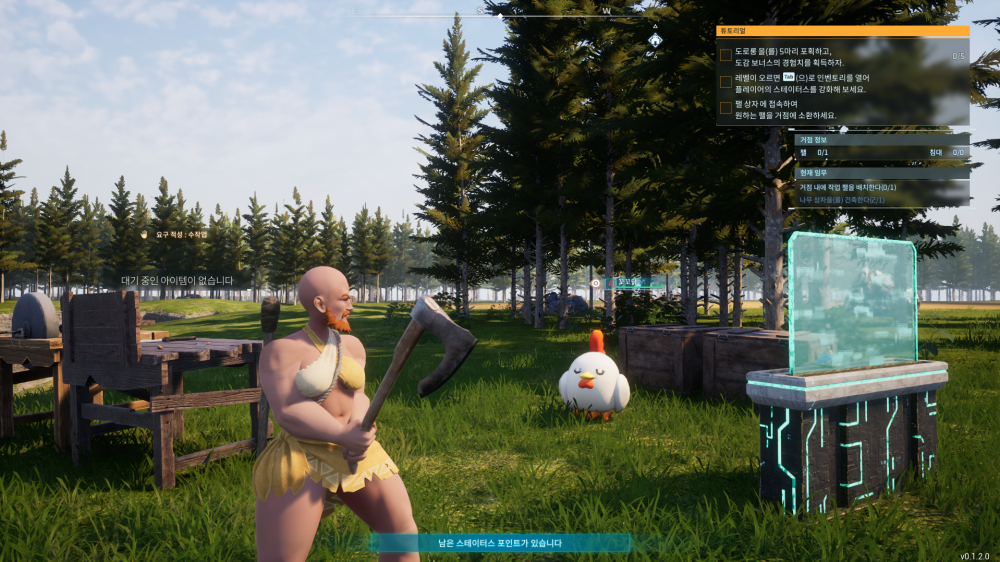Tick the checkbox for capturing 5 도로롱
The width and height of the screenshot is (1000, 562).
tap(726, 56)
